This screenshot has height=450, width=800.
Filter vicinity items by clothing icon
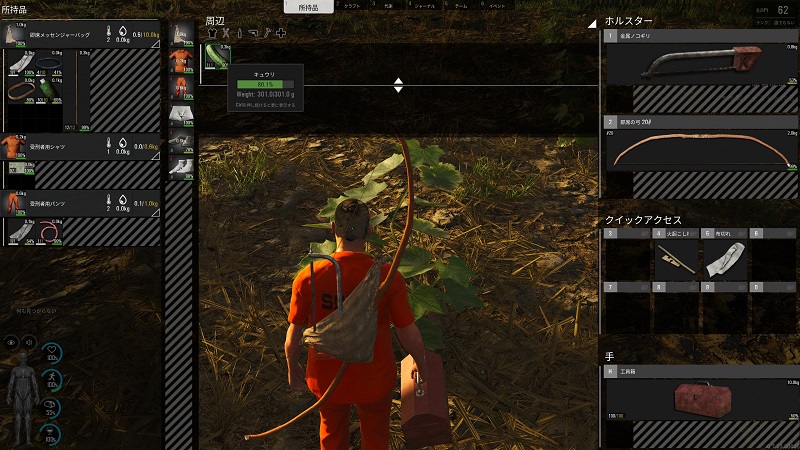(x=212, y=33)
